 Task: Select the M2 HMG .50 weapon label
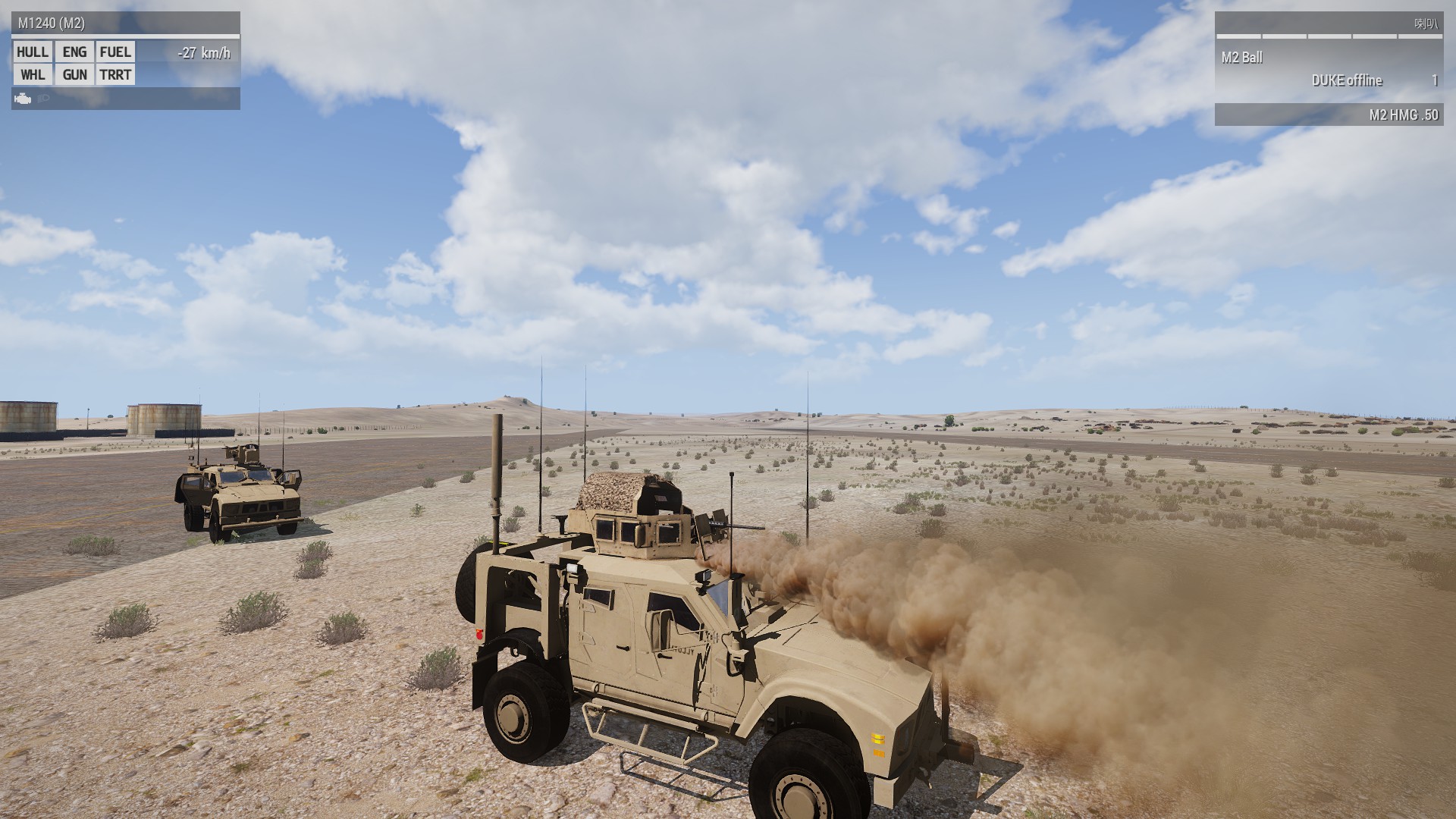(x=1403, y=115)
